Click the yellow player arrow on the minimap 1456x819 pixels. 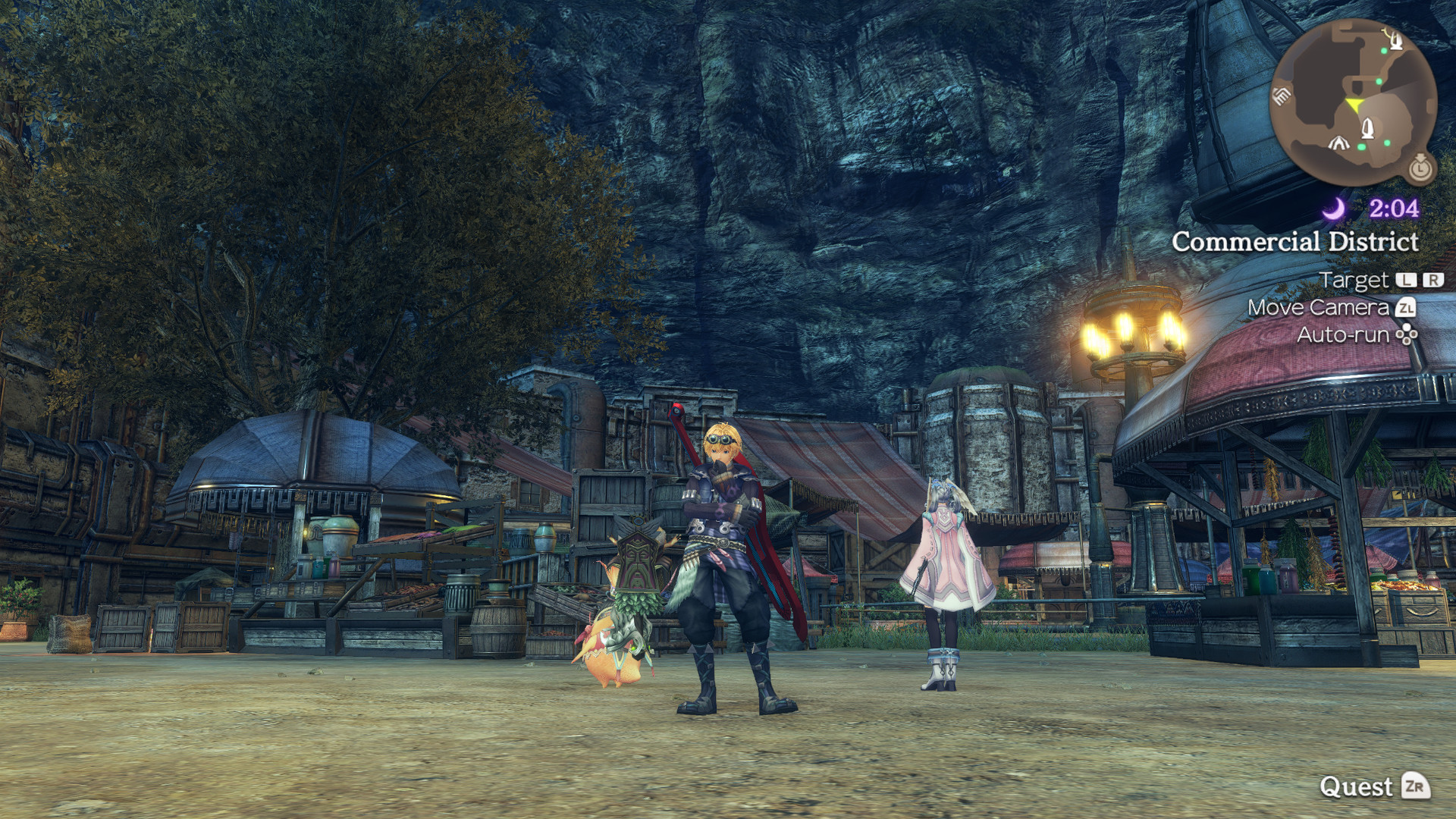[x=1354, y=105]
